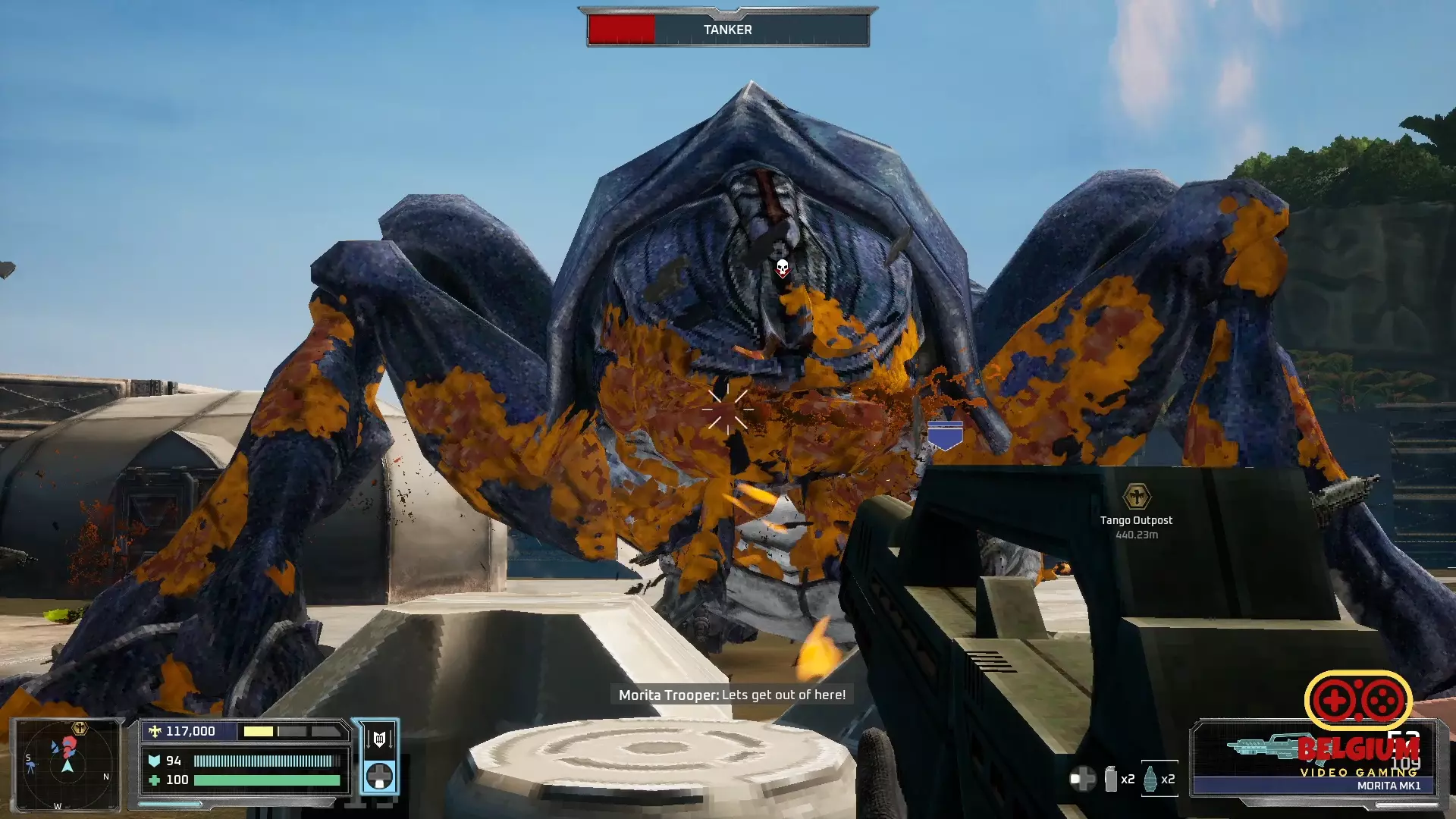
Task: Choose the grey canister item slot
Action: tap(1111, 779)
